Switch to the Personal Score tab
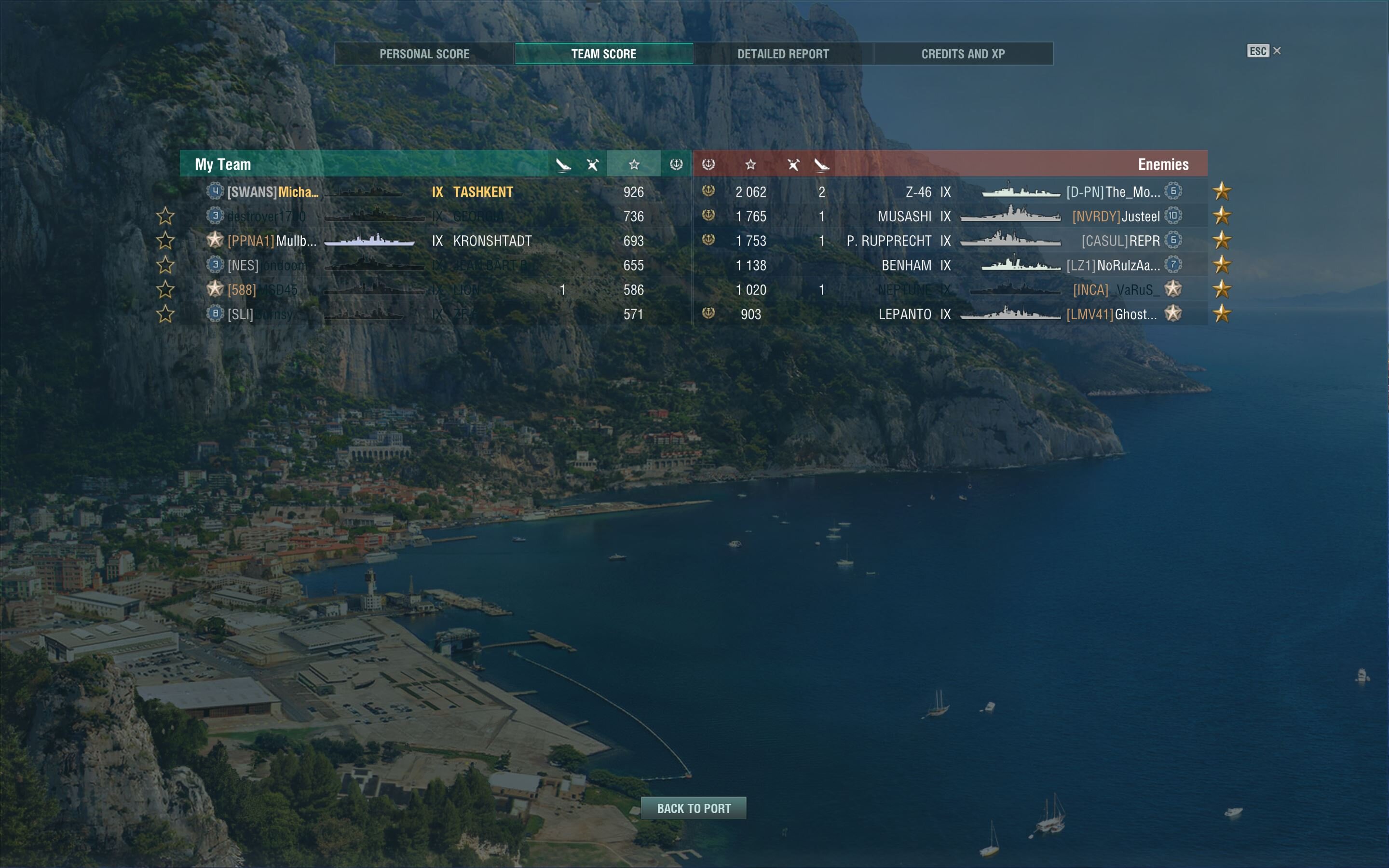 (x=424, y=54)
